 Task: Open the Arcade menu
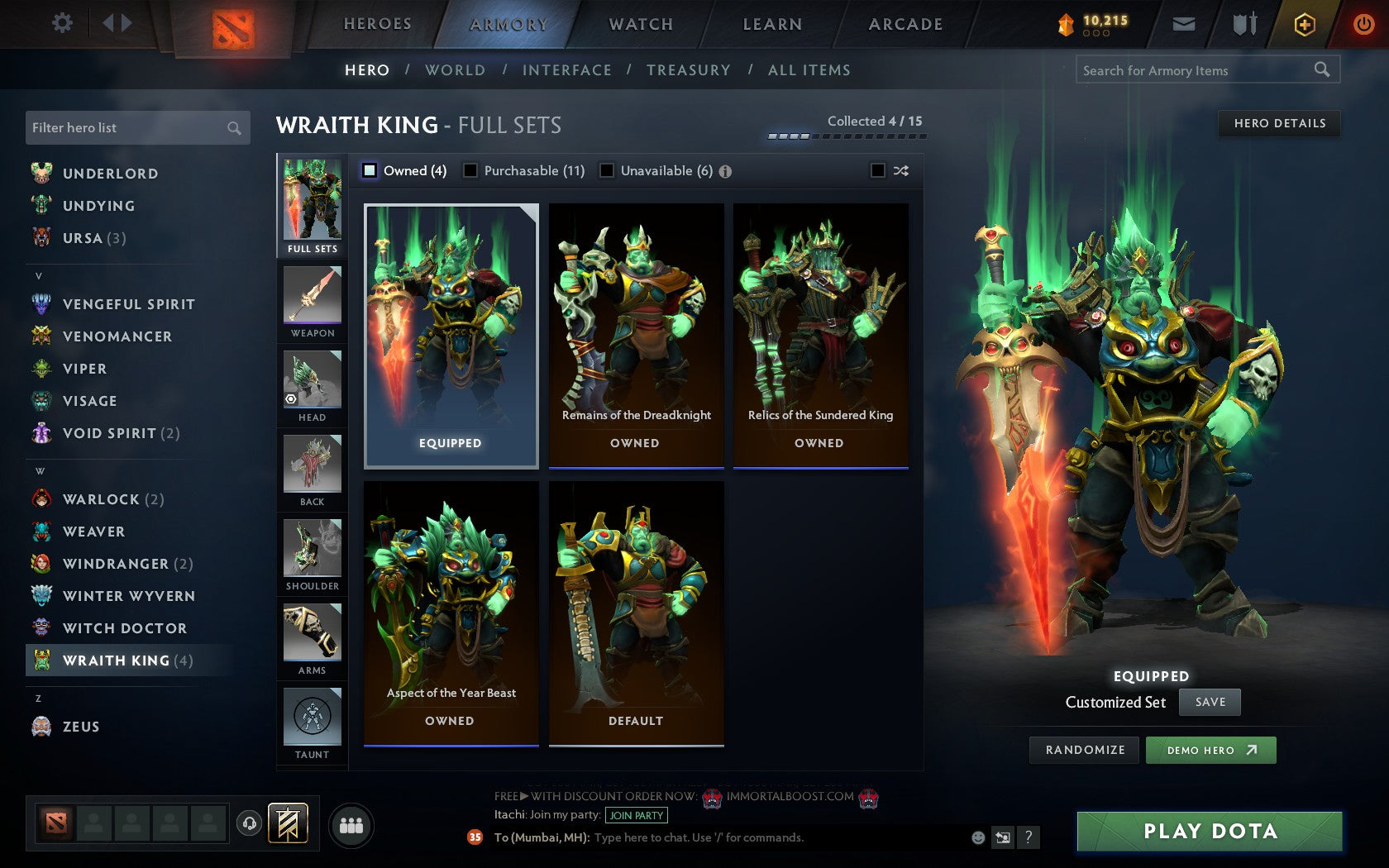click(904, 25)
